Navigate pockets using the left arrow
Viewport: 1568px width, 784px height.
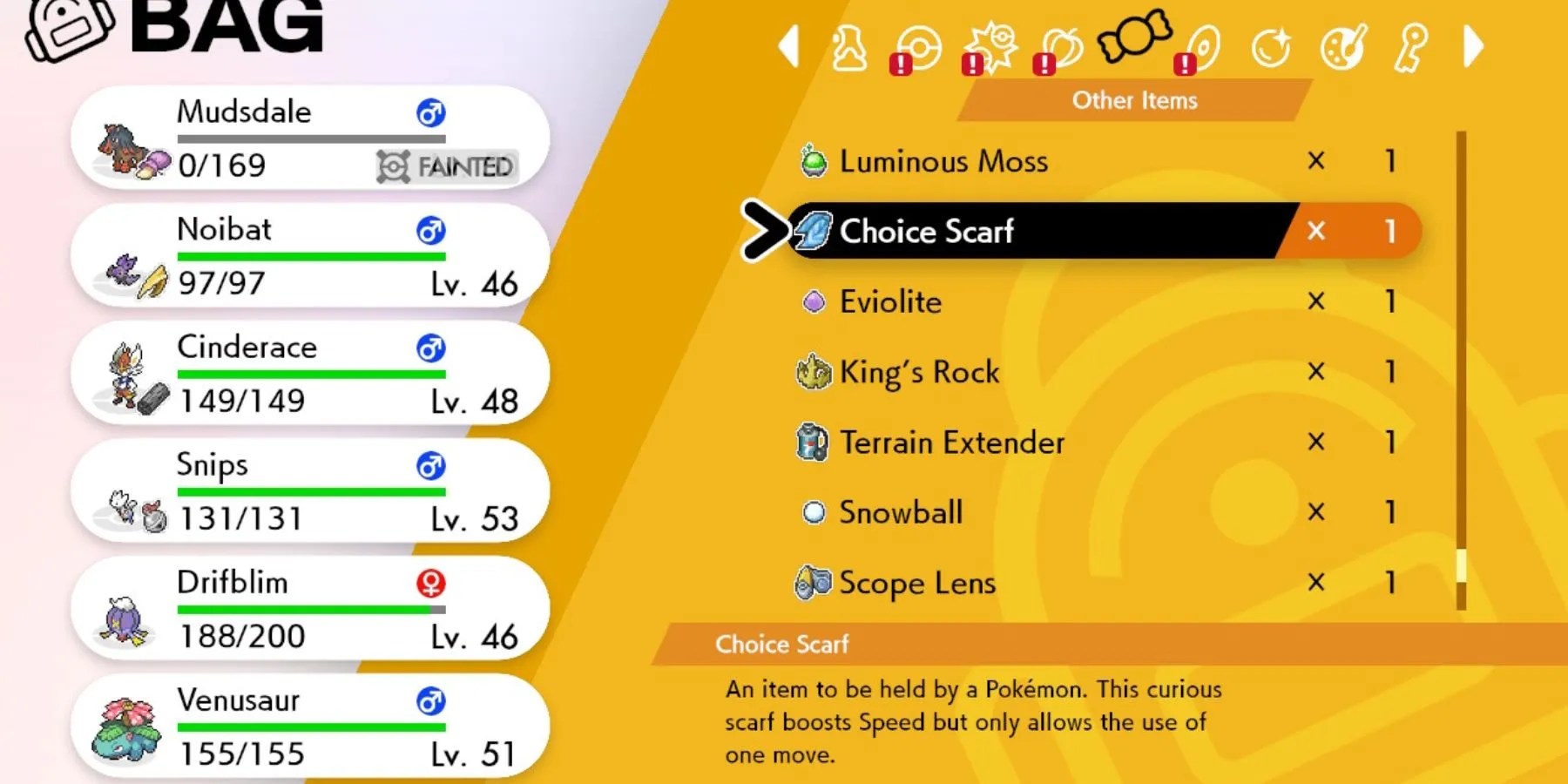(x=788, y=48)
